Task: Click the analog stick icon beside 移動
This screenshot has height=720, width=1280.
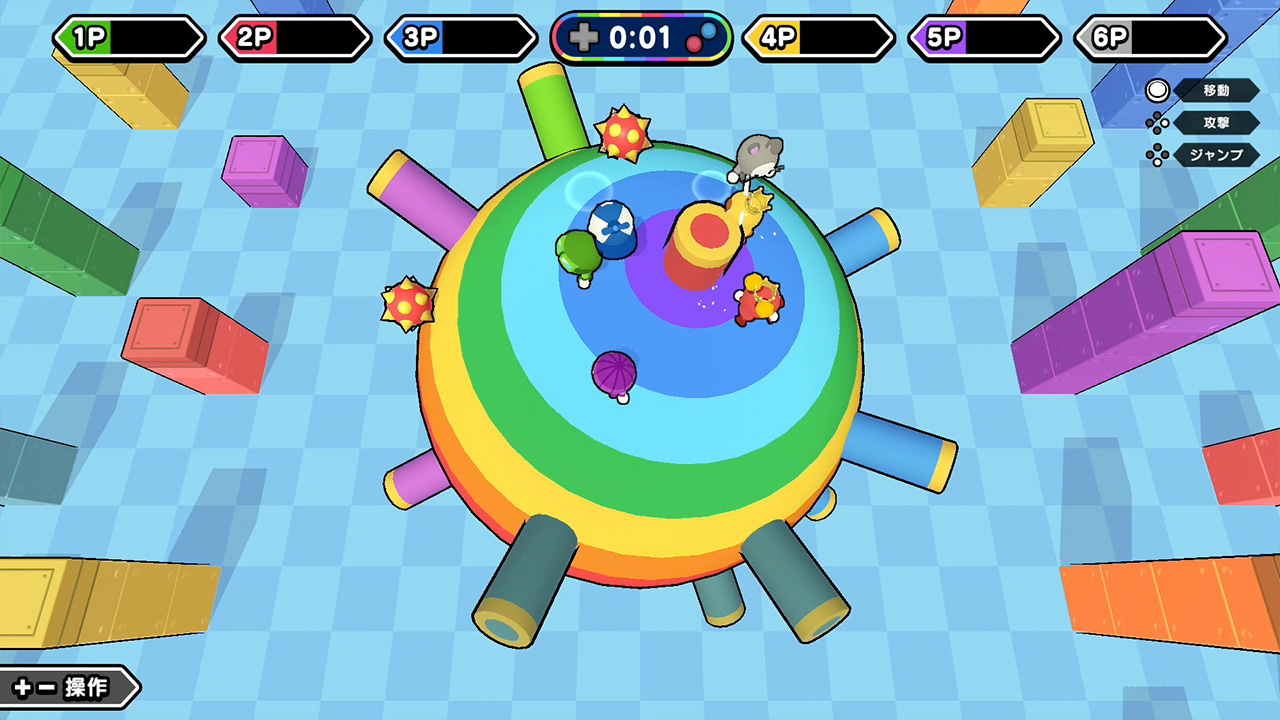Action: point(1156,91)
